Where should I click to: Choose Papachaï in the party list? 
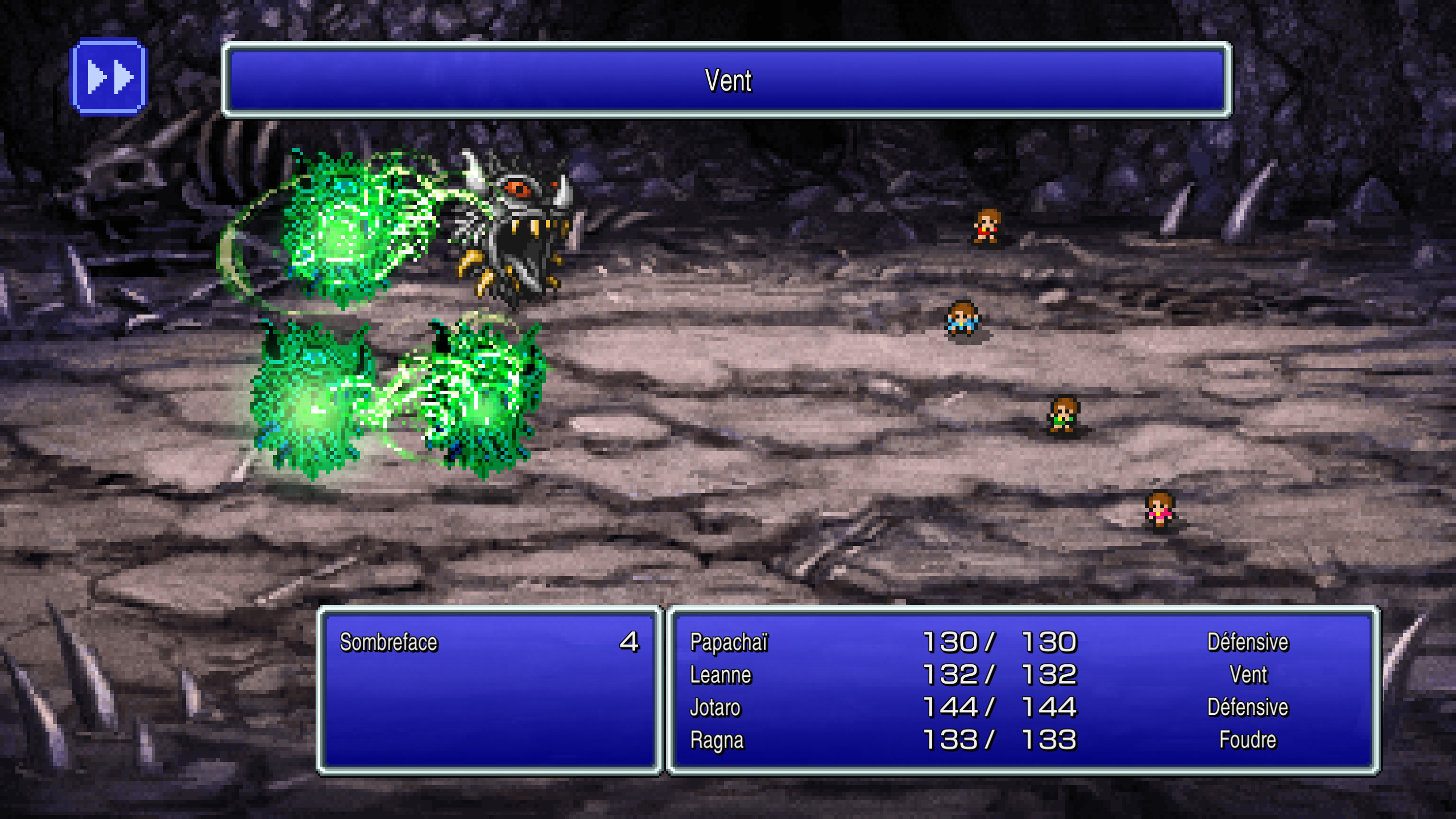pyautogui.click(x=729, y=642)
